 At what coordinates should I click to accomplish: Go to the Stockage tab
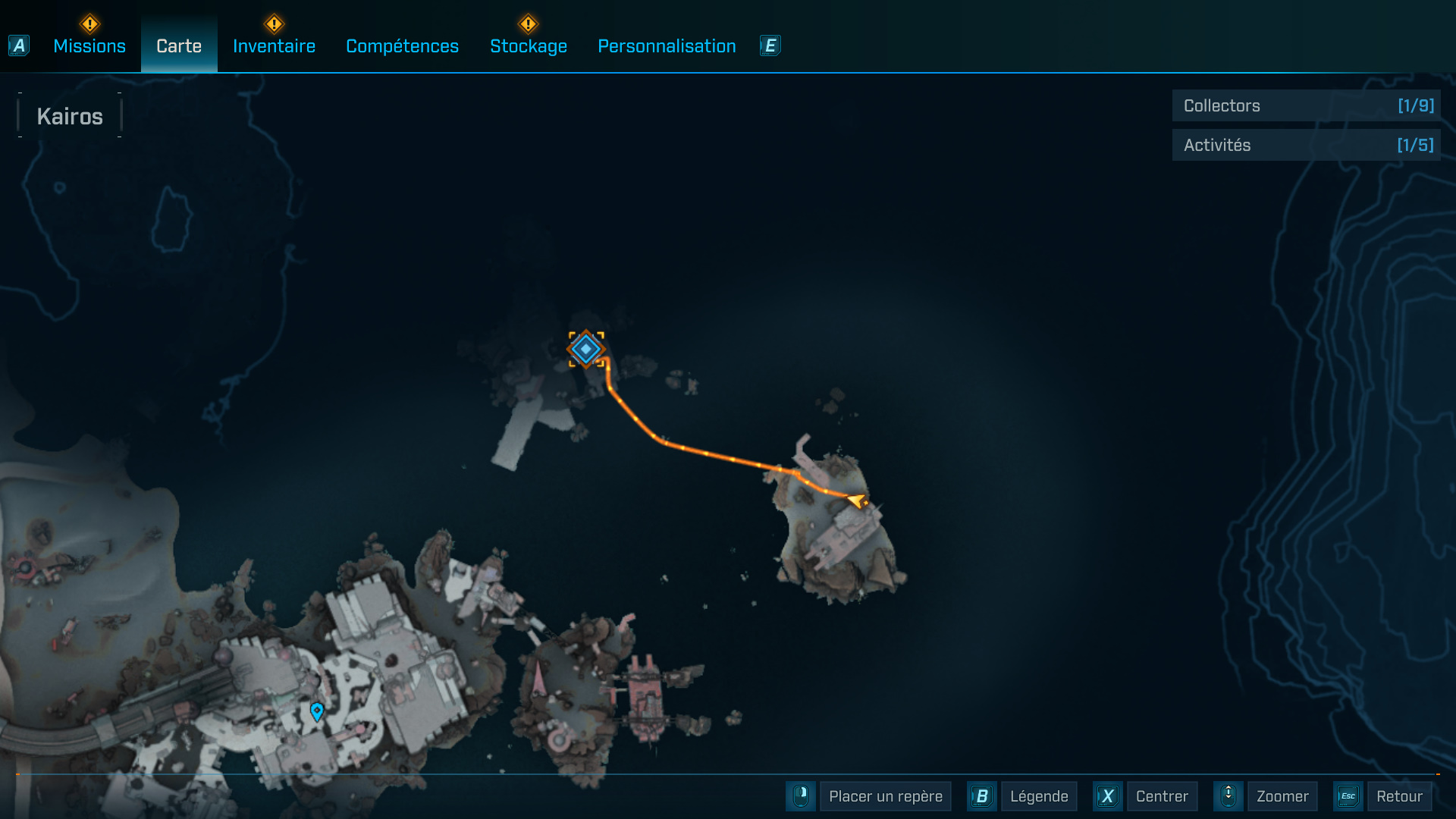pos(529,46)
